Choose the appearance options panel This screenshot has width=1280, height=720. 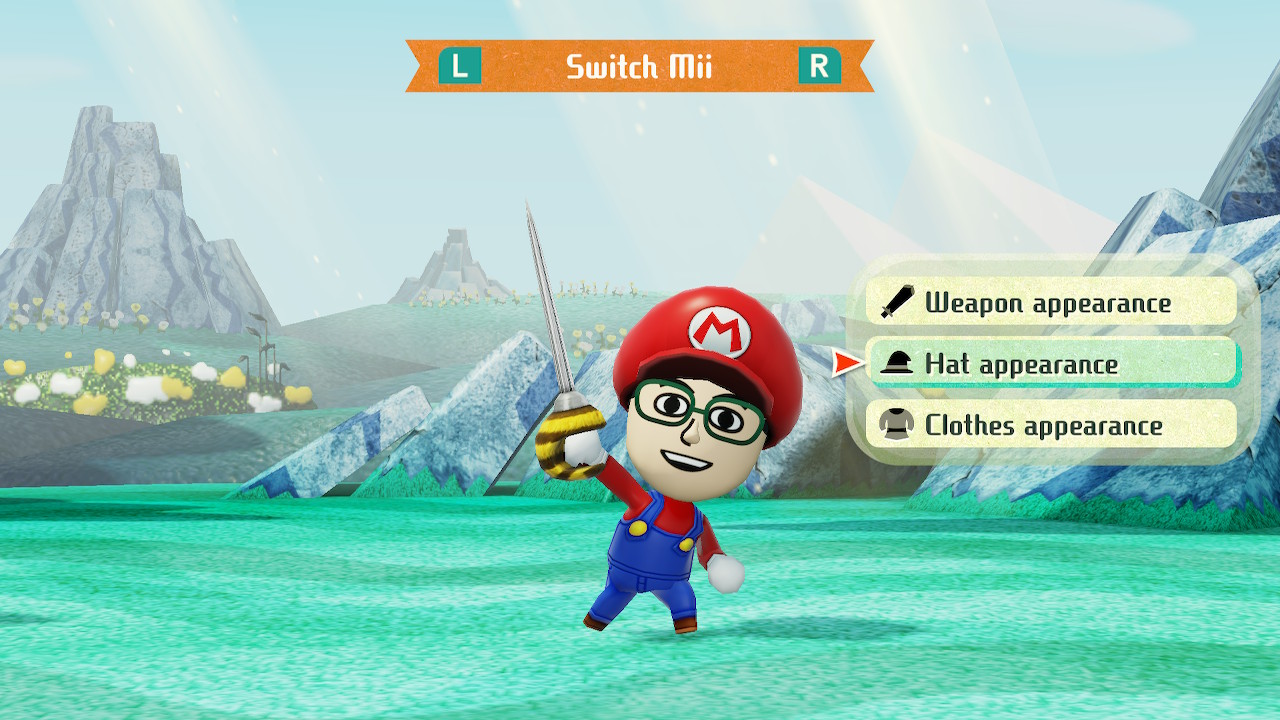(1050, 364)
